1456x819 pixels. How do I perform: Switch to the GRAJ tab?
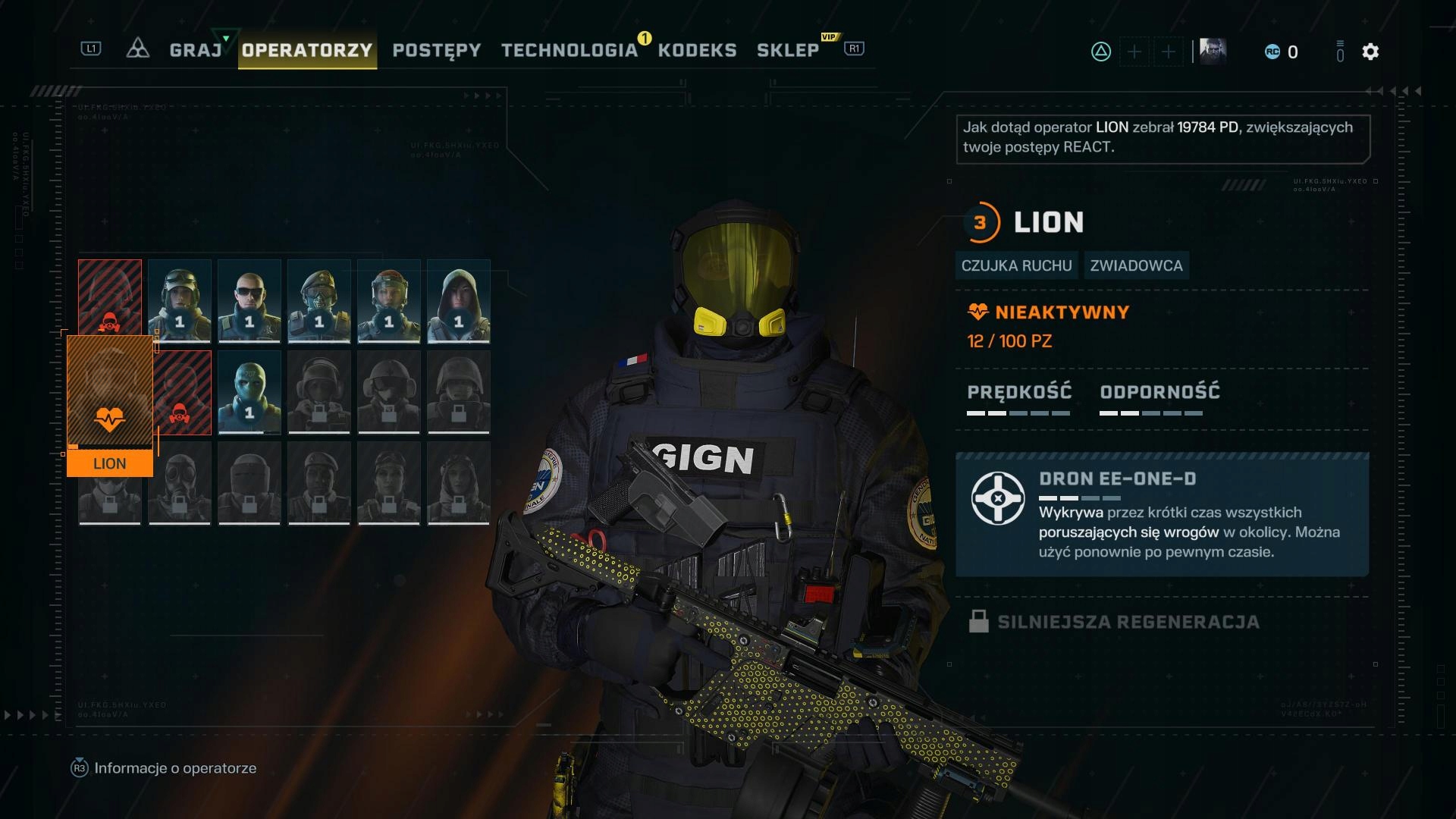[196, 50]
